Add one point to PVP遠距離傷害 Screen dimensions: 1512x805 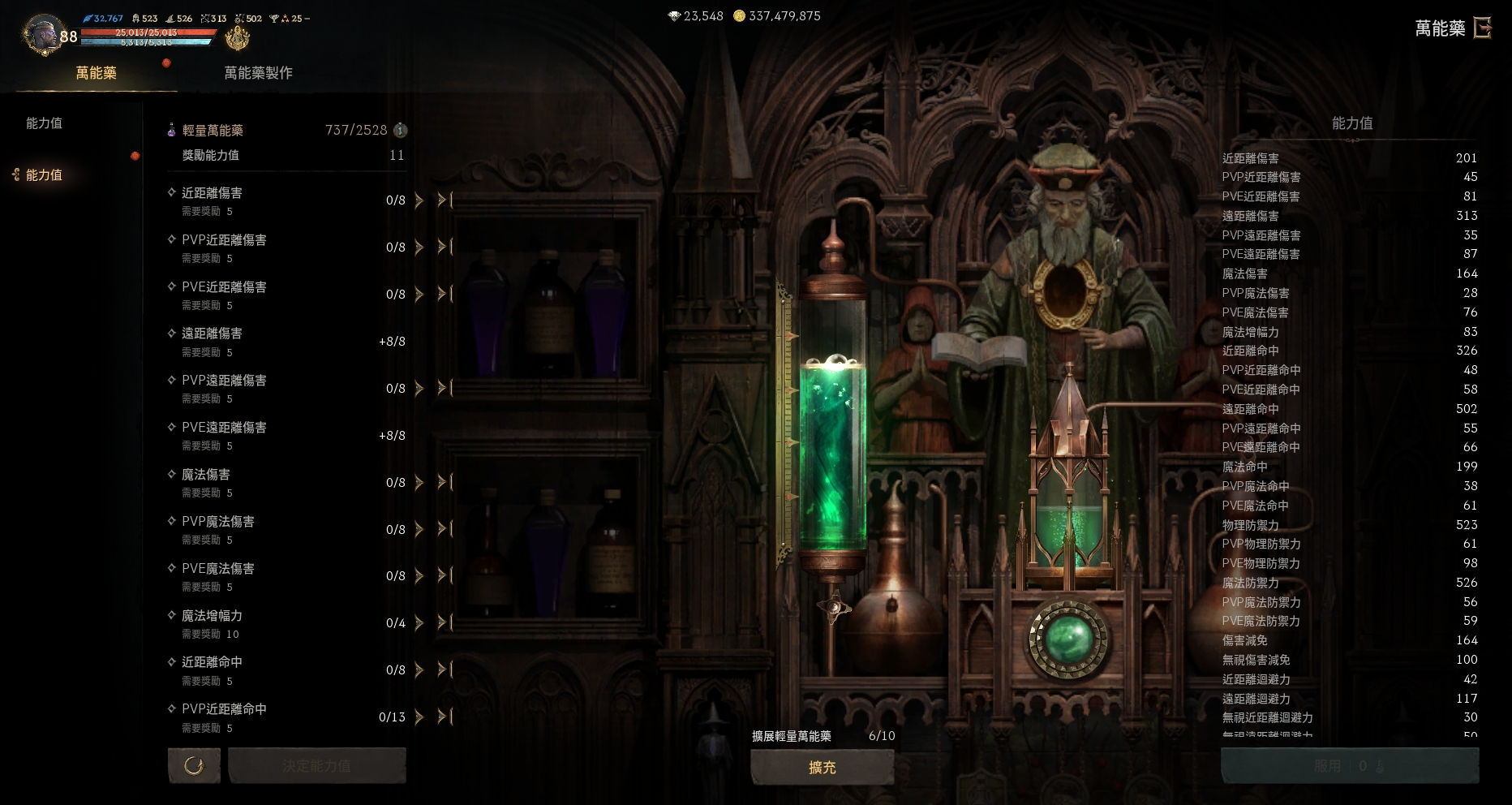419,388
